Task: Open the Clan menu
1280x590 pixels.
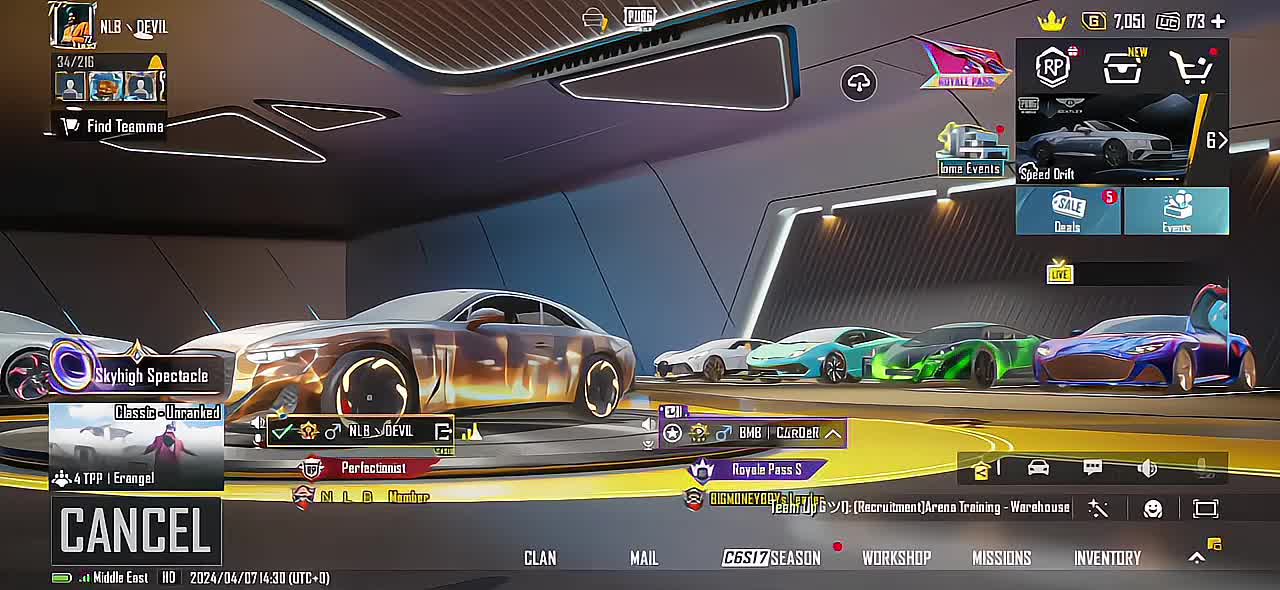Action: pos(540,558)
